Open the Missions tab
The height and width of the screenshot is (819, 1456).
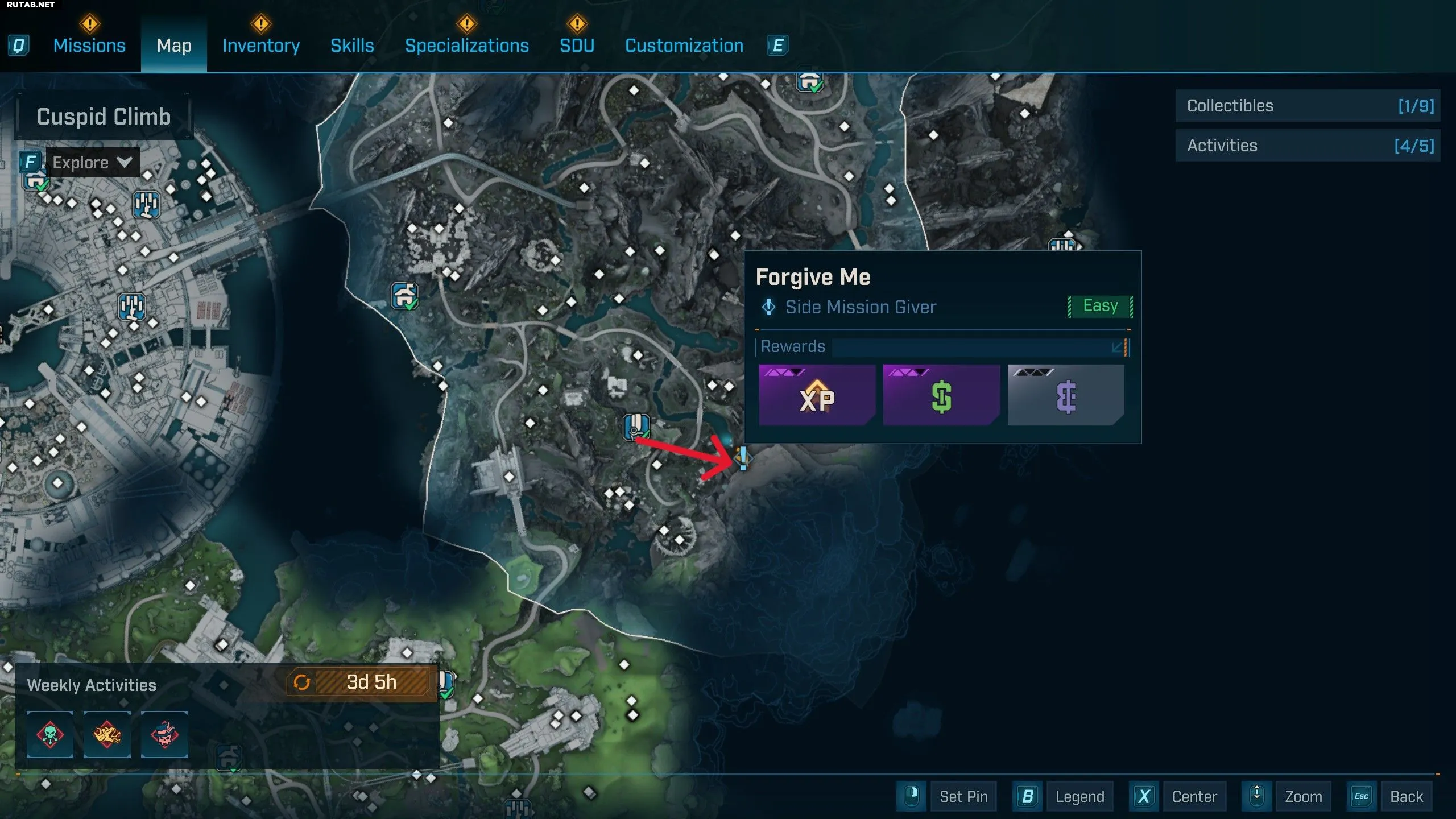(89, 45)
